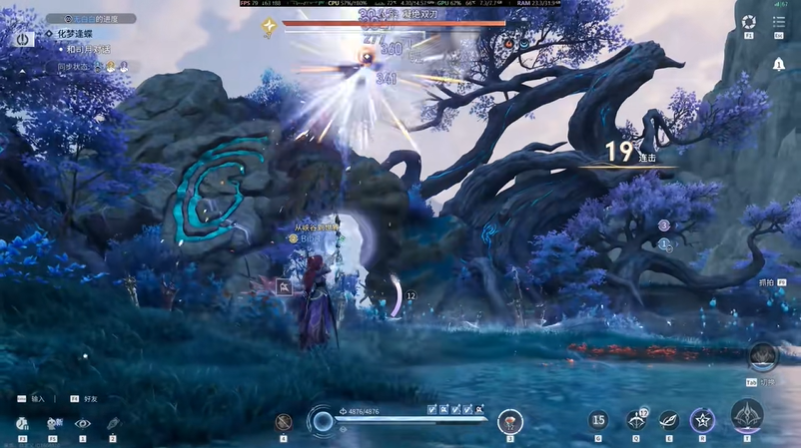
Task: Open the grid menu icon beside the camera
Action: [x=779, y=22]
